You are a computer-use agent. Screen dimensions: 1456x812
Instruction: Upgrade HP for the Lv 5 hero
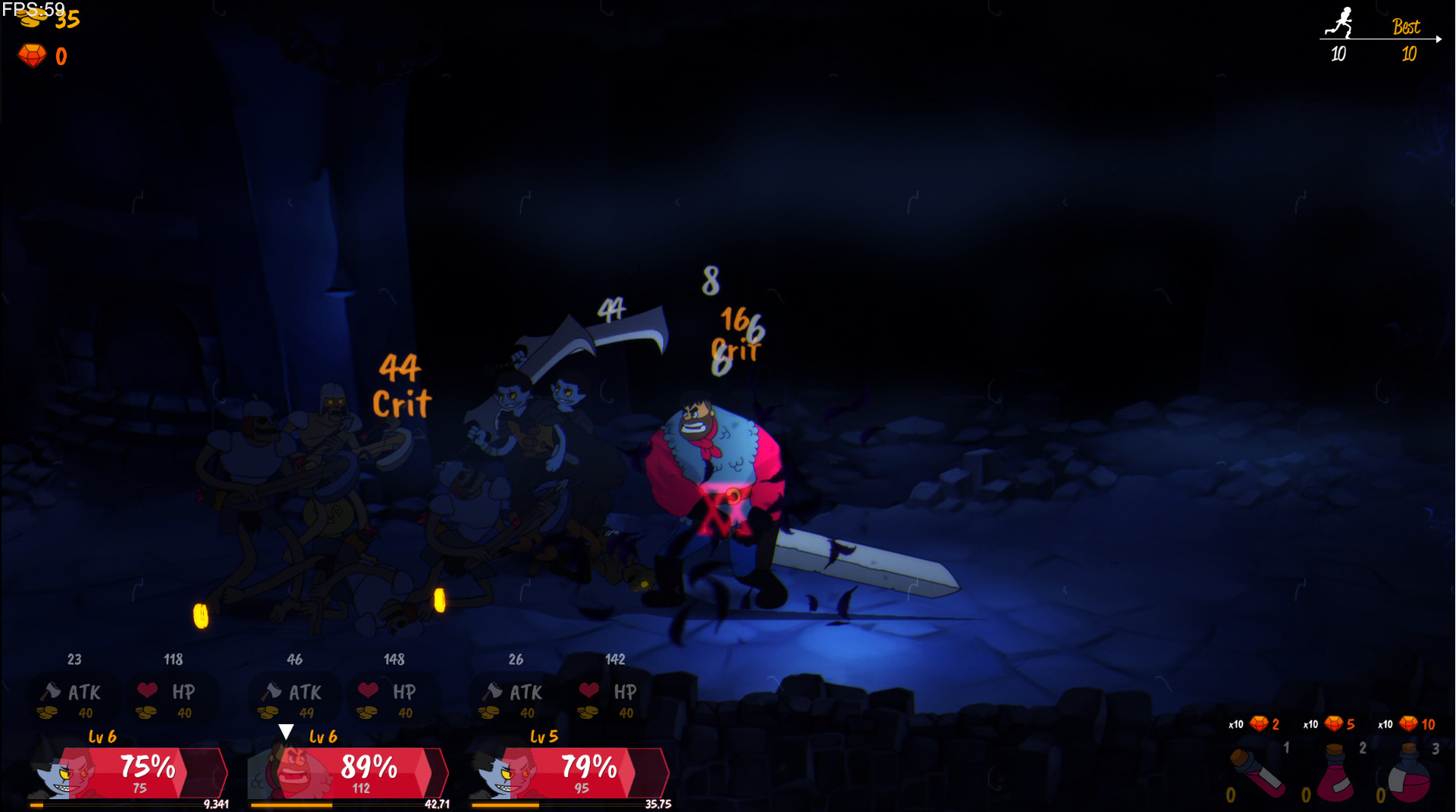click(613, 696)
